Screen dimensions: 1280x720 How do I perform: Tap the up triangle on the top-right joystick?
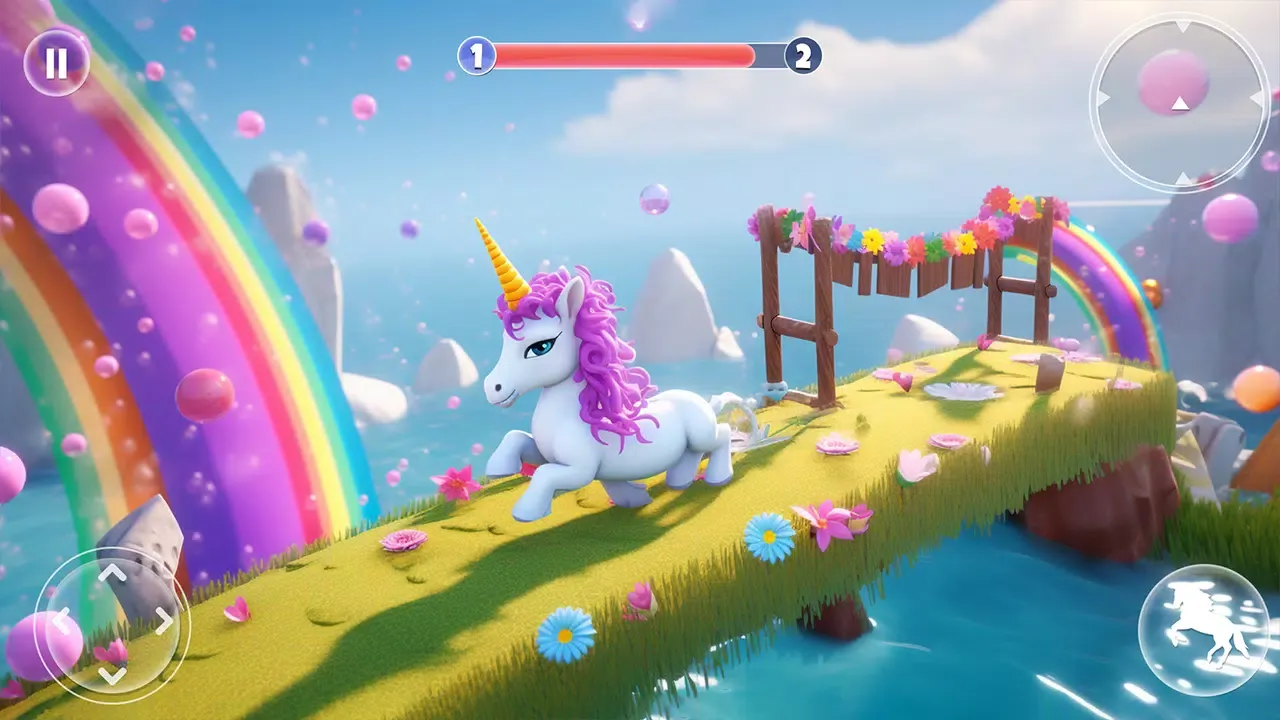pos(1181,28)
